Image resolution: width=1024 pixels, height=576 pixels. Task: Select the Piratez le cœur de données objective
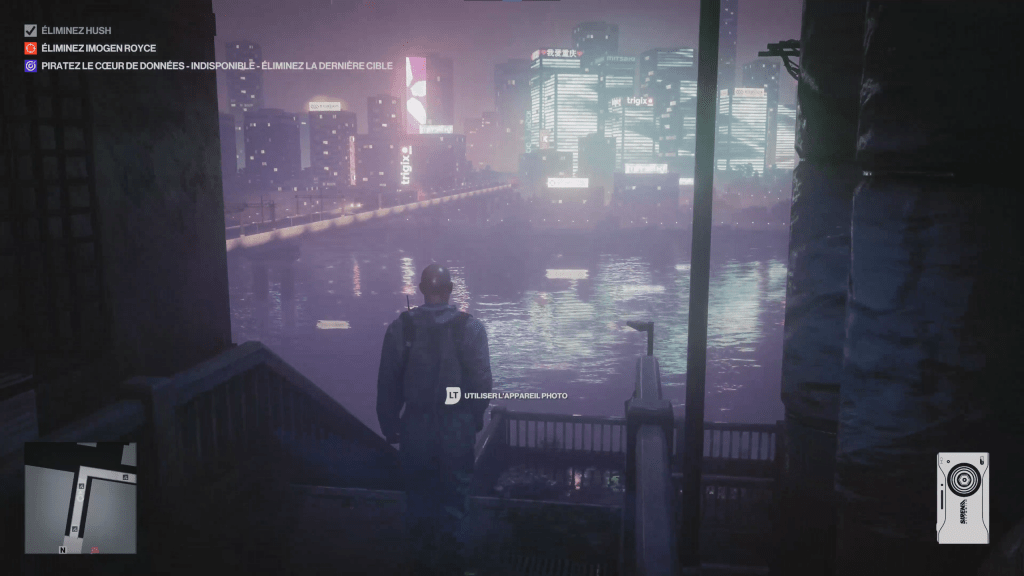click(x=216, y=66)
